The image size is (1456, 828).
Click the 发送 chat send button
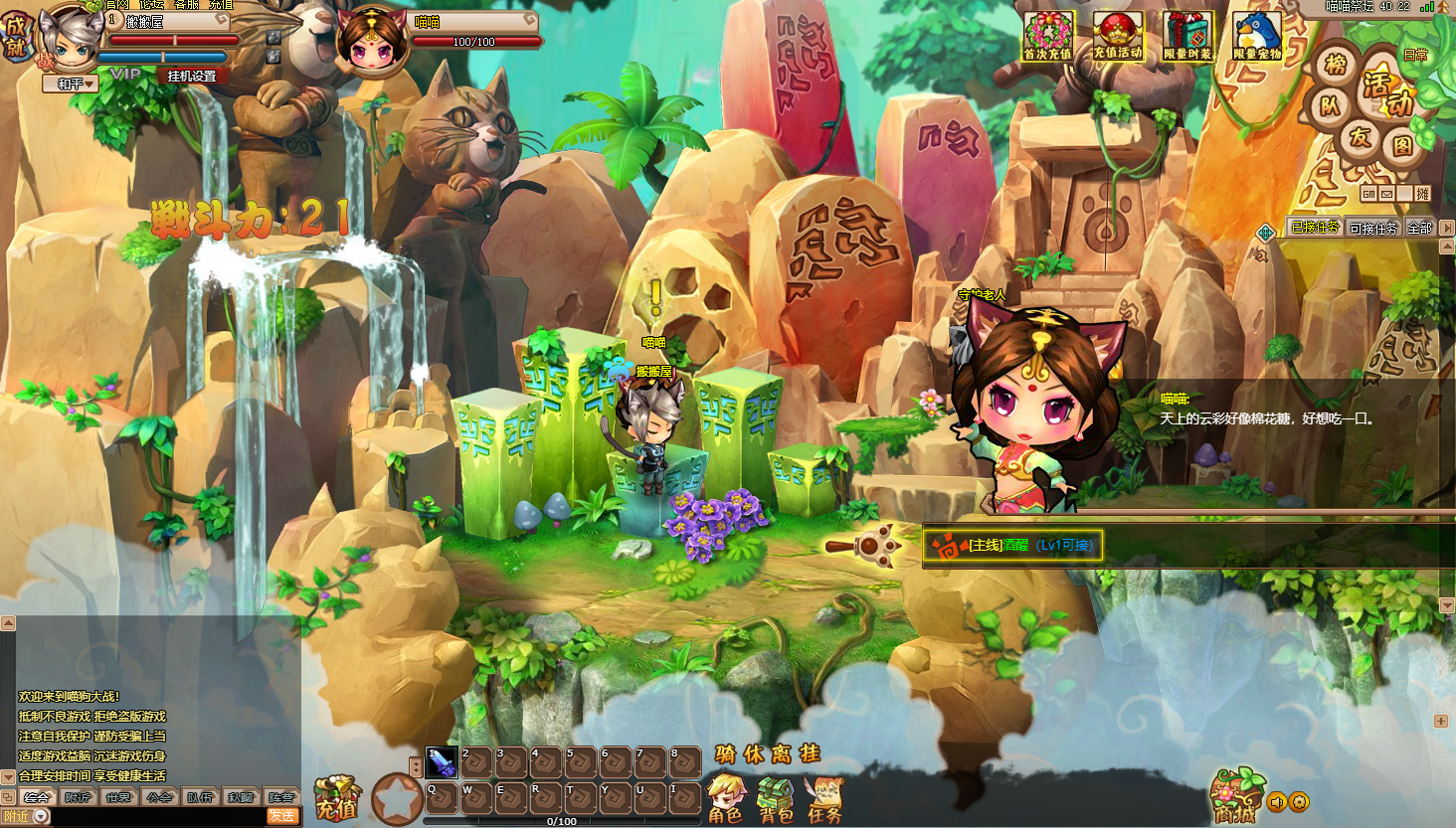coord(281,816)
